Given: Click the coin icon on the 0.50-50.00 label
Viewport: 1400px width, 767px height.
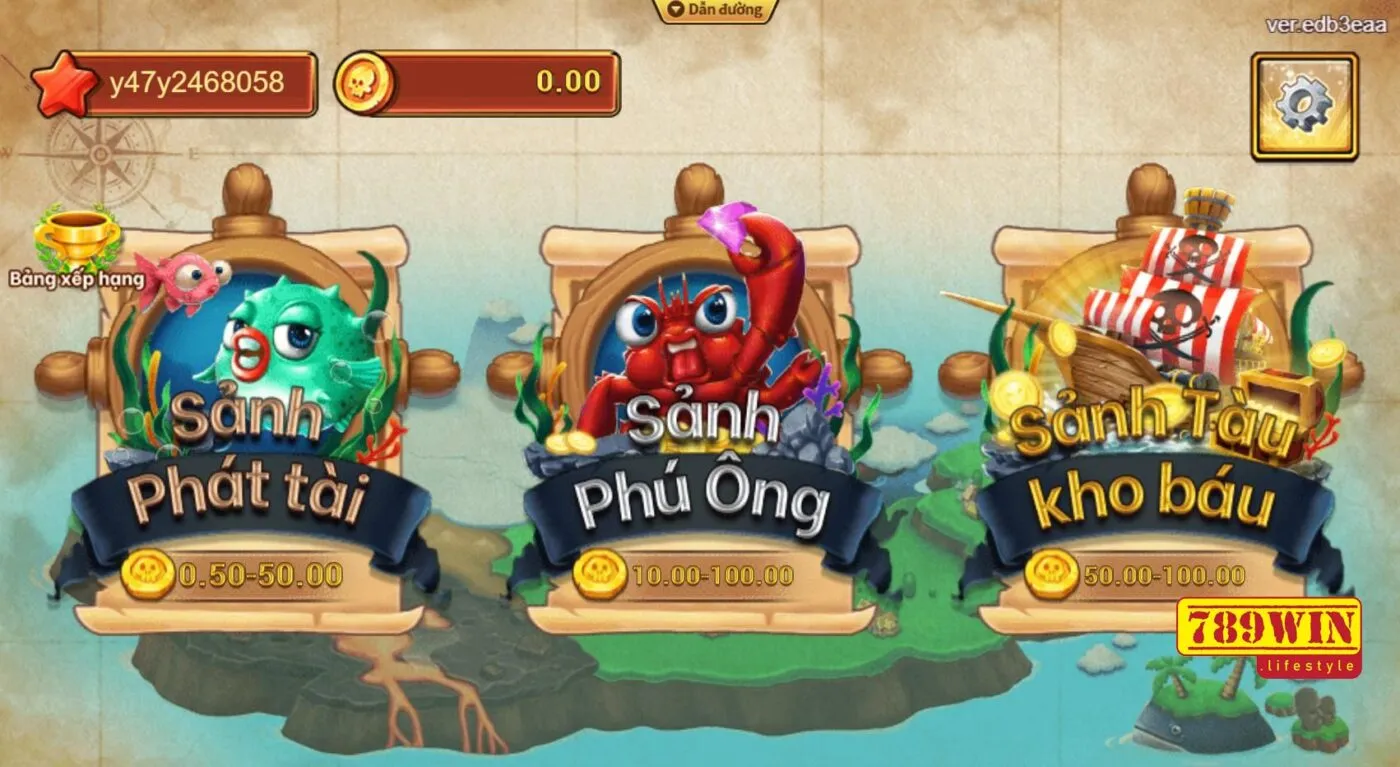Looking at the screenshot, I should [x=149, y=572].
